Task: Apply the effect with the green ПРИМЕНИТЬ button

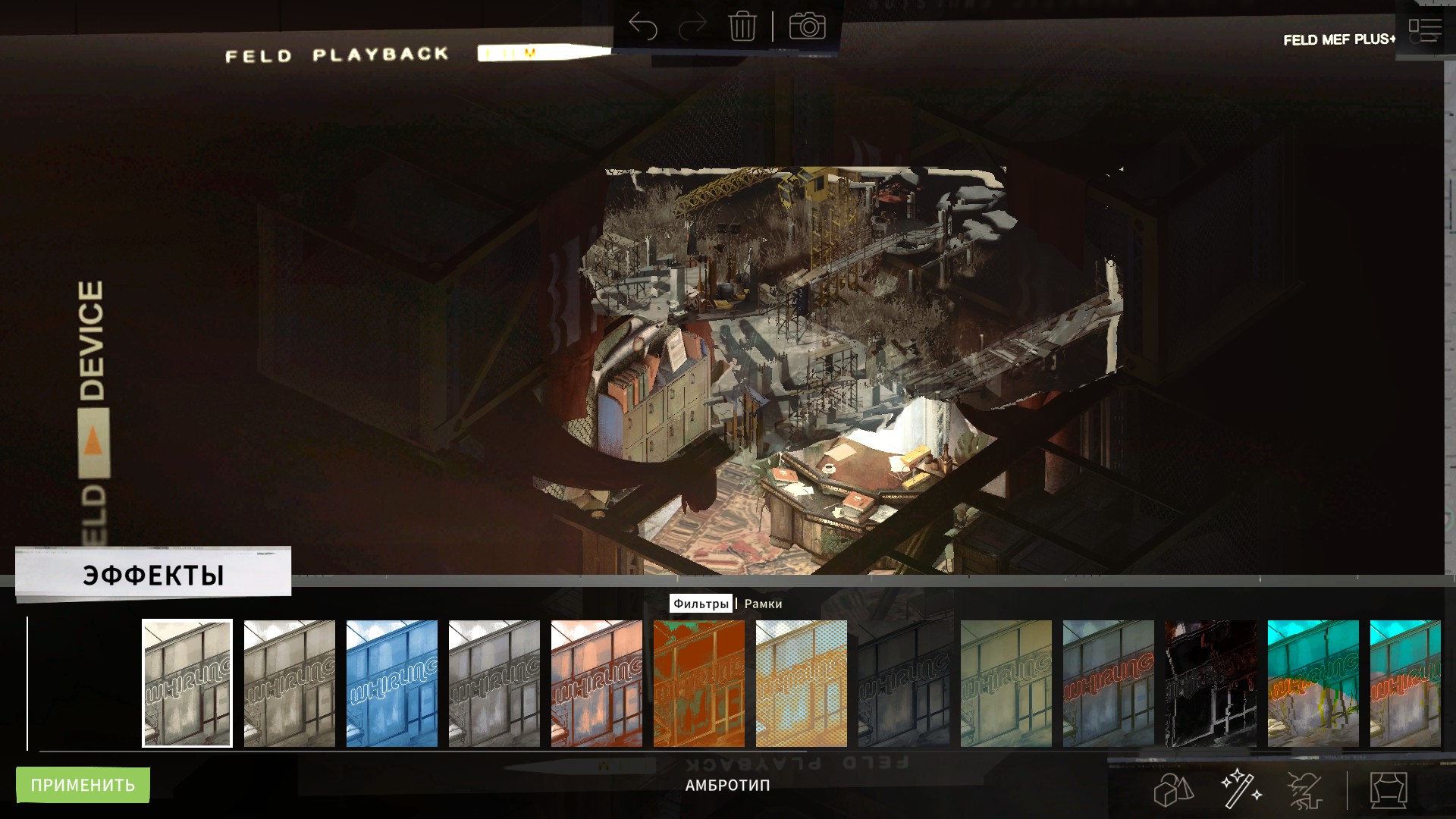Action: click(x=83, y=785)
